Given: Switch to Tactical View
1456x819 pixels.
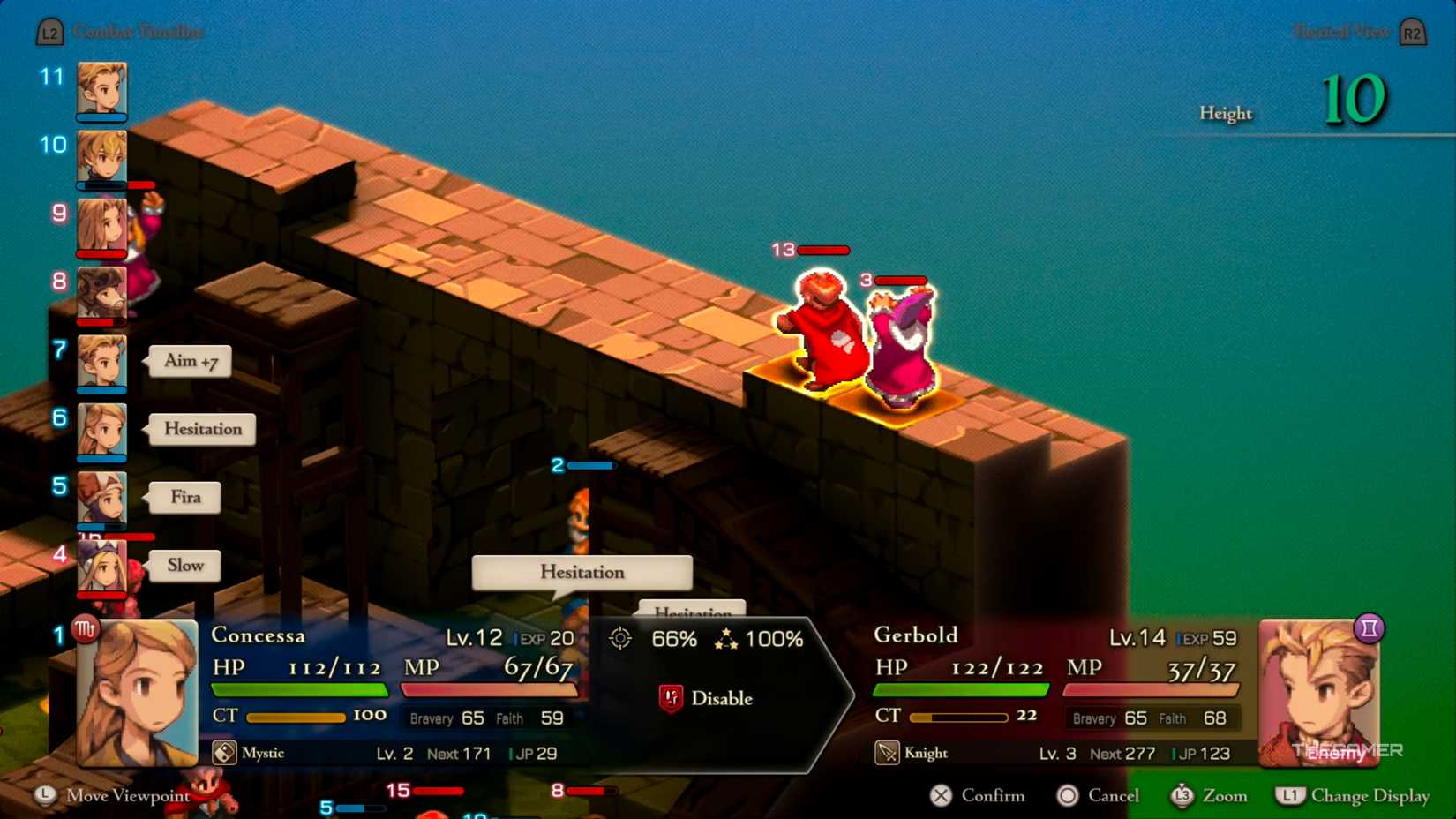Looking at the screenshot, I should click(1341, 32).
